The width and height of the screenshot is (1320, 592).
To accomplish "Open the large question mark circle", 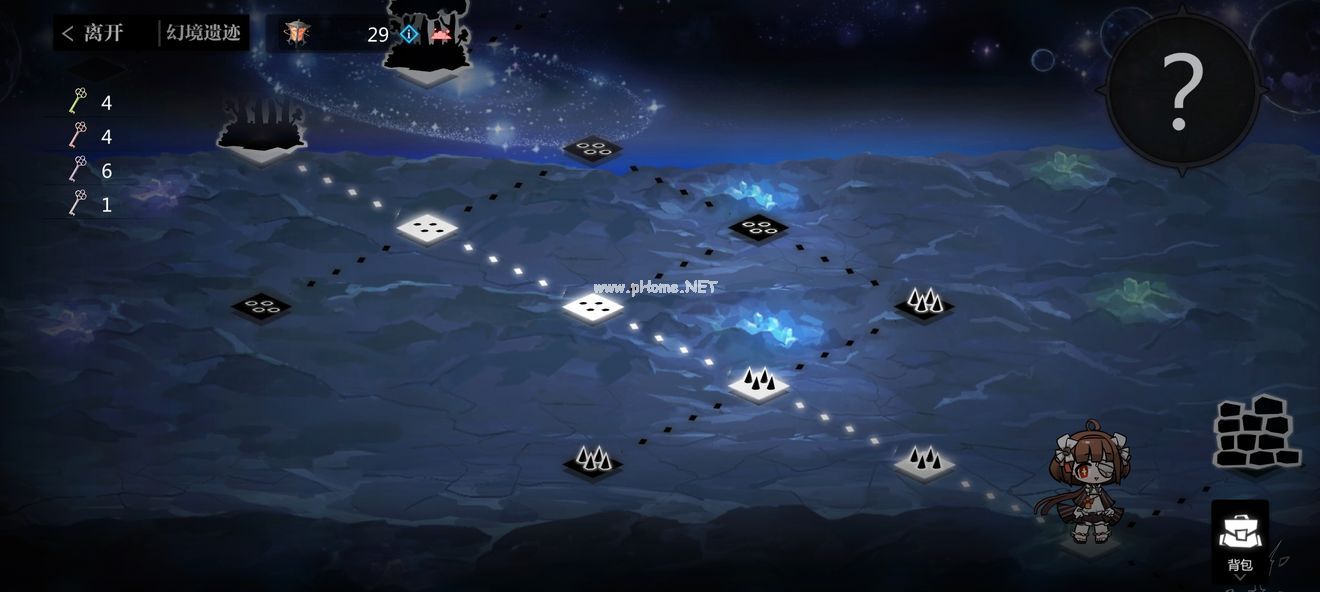I will (x=1181, y=92).
